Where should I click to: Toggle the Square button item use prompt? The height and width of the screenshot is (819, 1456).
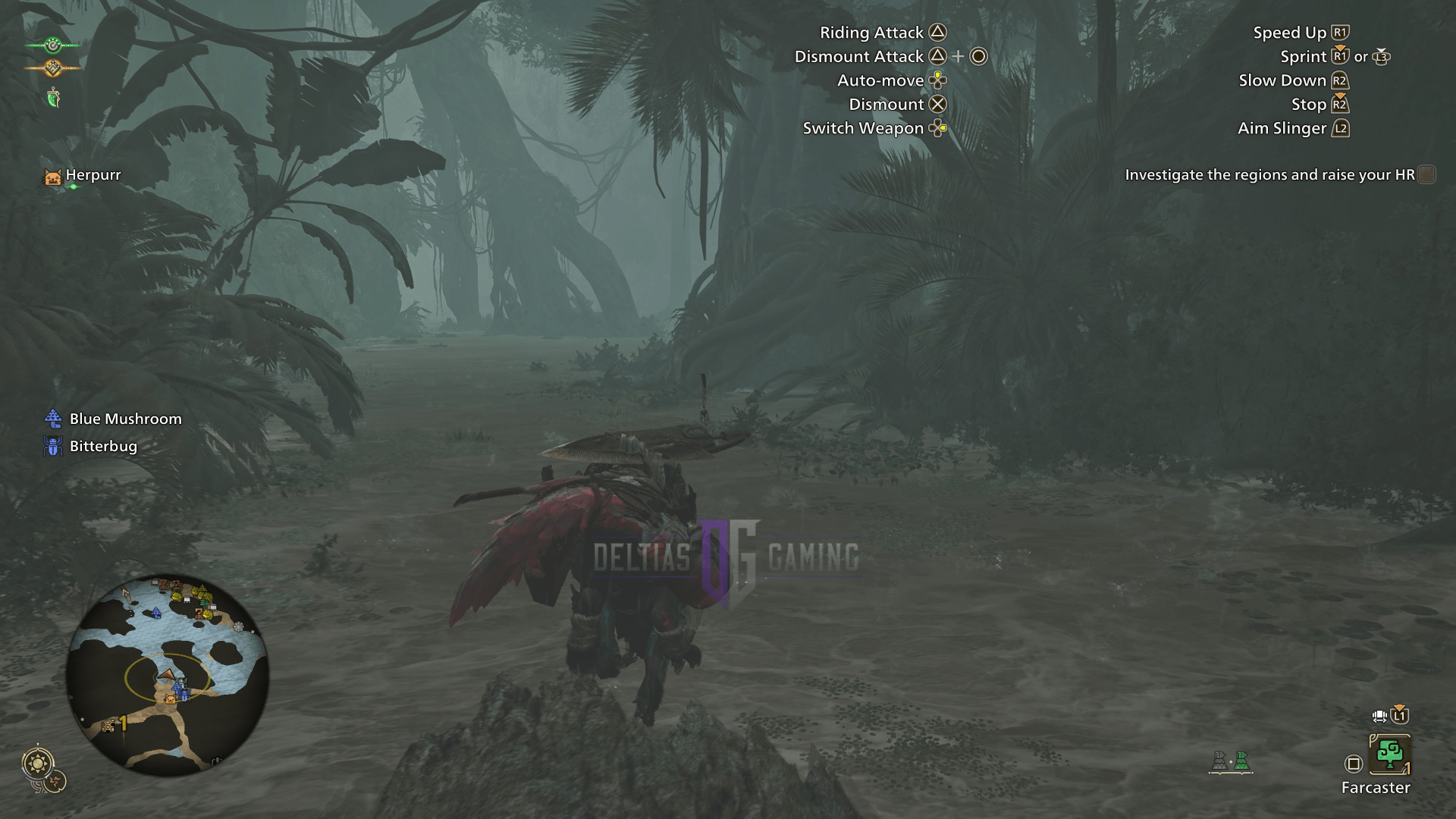(1354, 762)
